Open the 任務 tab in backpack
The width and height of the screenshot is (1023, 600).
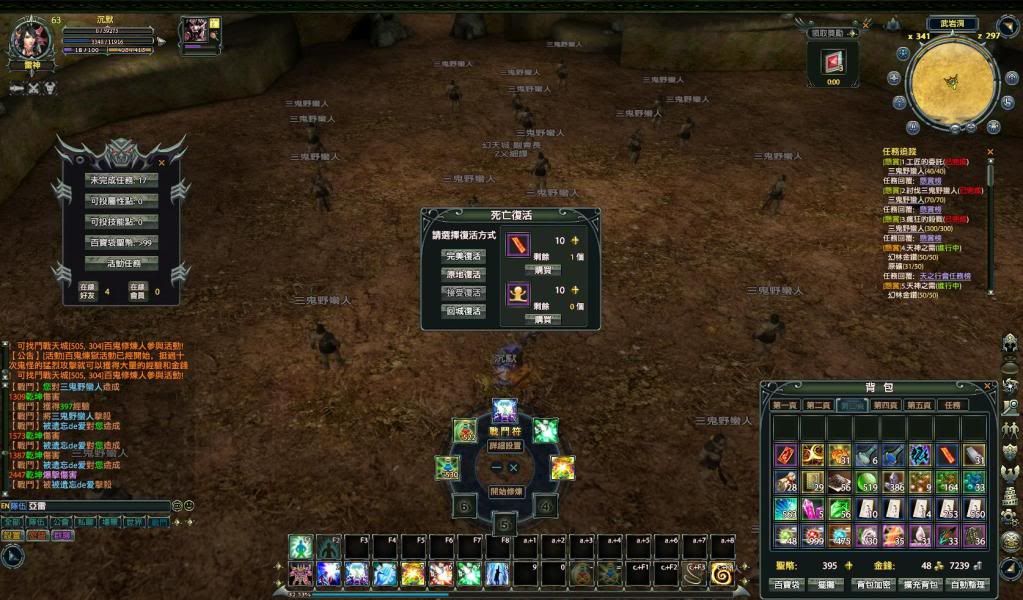click(951, 405)
